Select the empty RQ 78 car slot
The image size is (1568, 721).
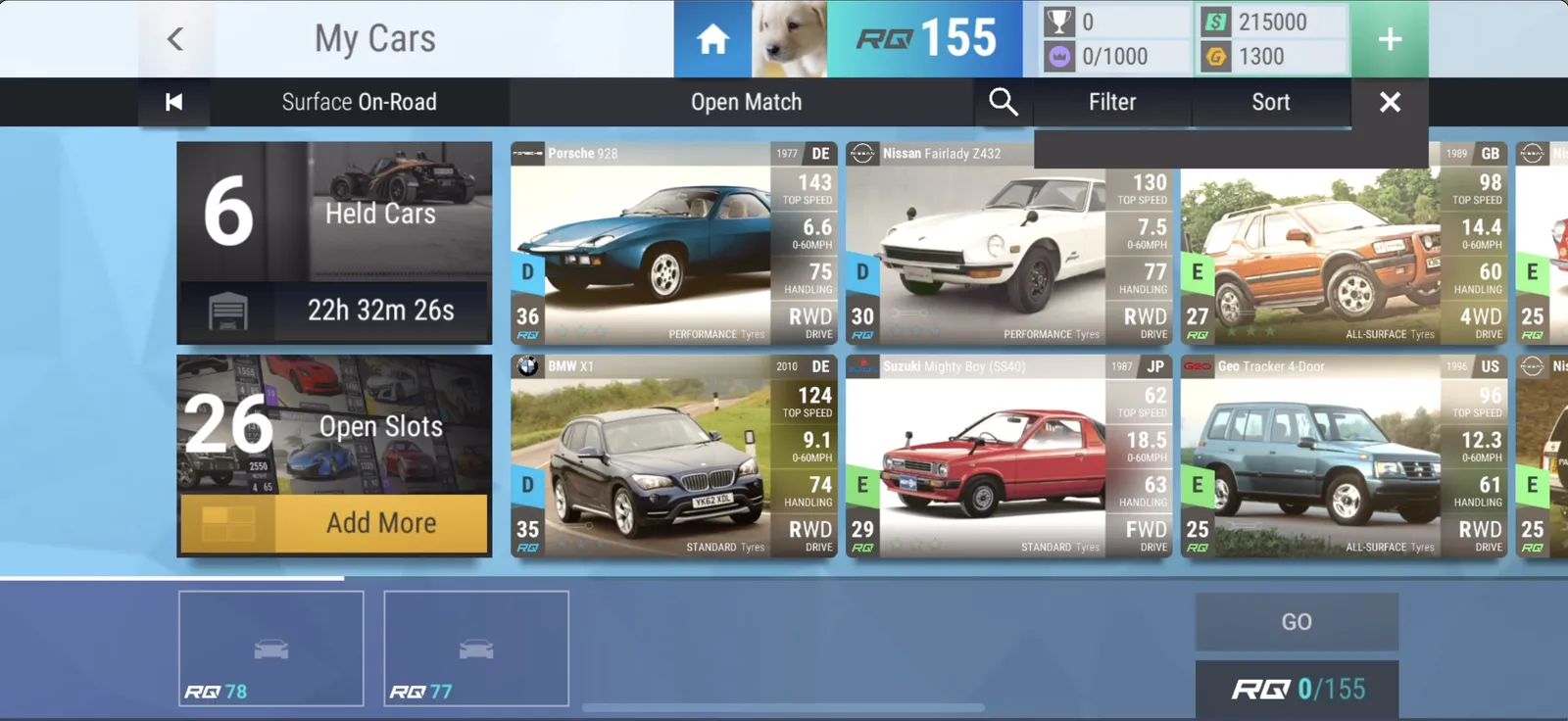click(x=271, y=648)
